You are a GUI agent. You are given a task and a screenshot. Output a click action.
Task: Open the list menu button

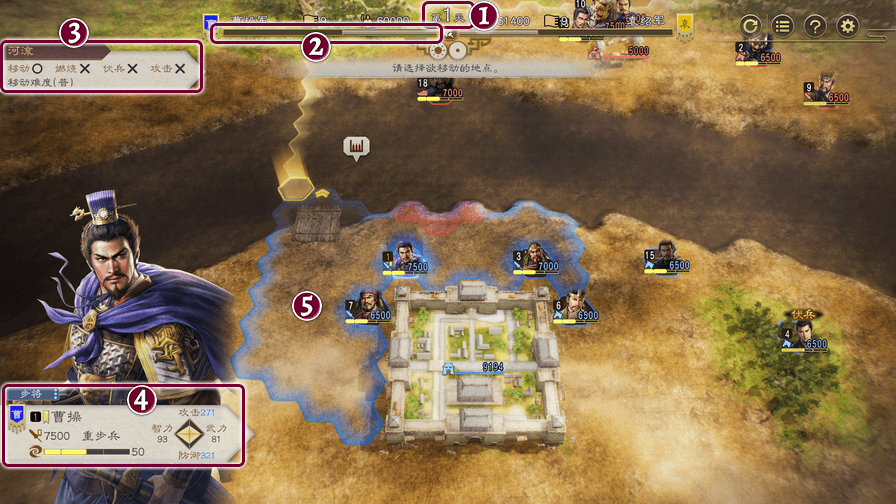784,27
